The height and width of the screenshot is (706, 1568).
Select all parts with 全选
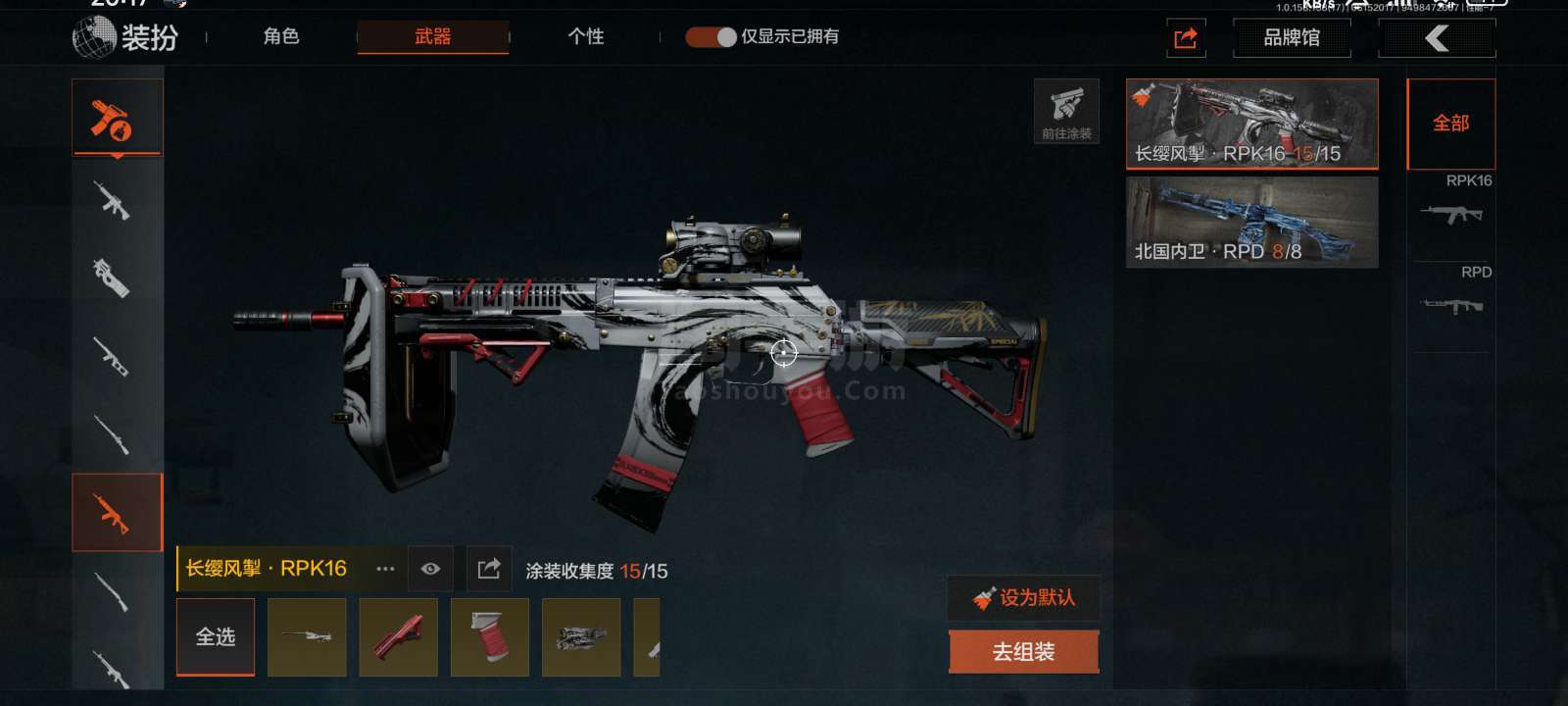[216, 636]
